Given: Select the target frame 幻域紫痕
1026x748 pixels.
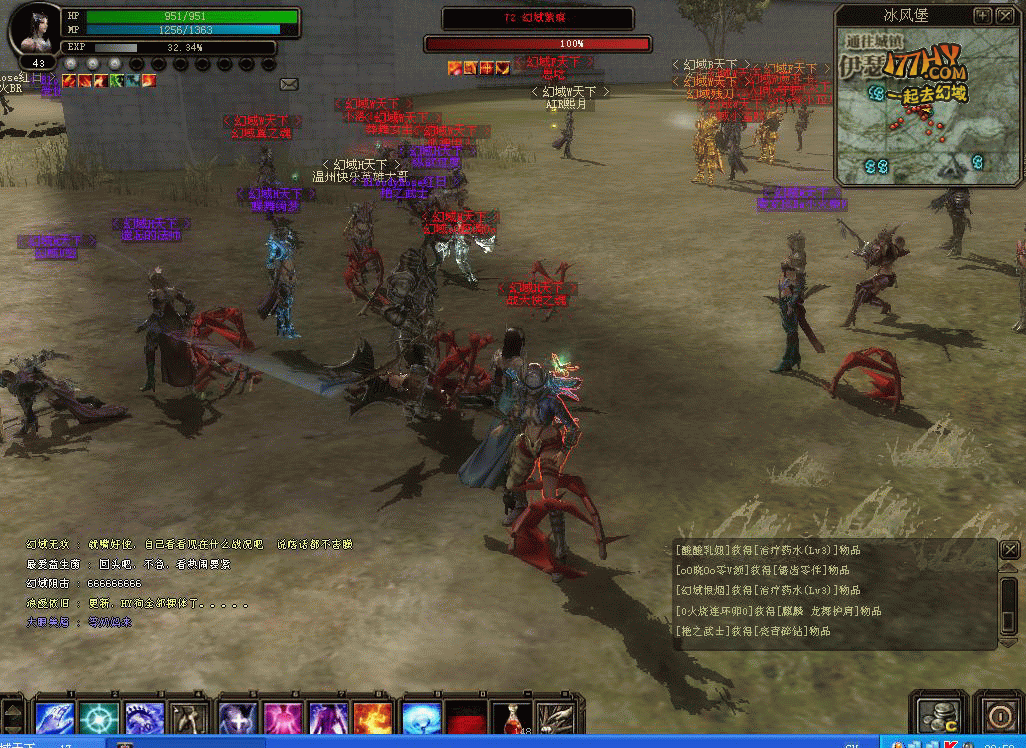Looking at the screenshot, I should pos(537,18).
